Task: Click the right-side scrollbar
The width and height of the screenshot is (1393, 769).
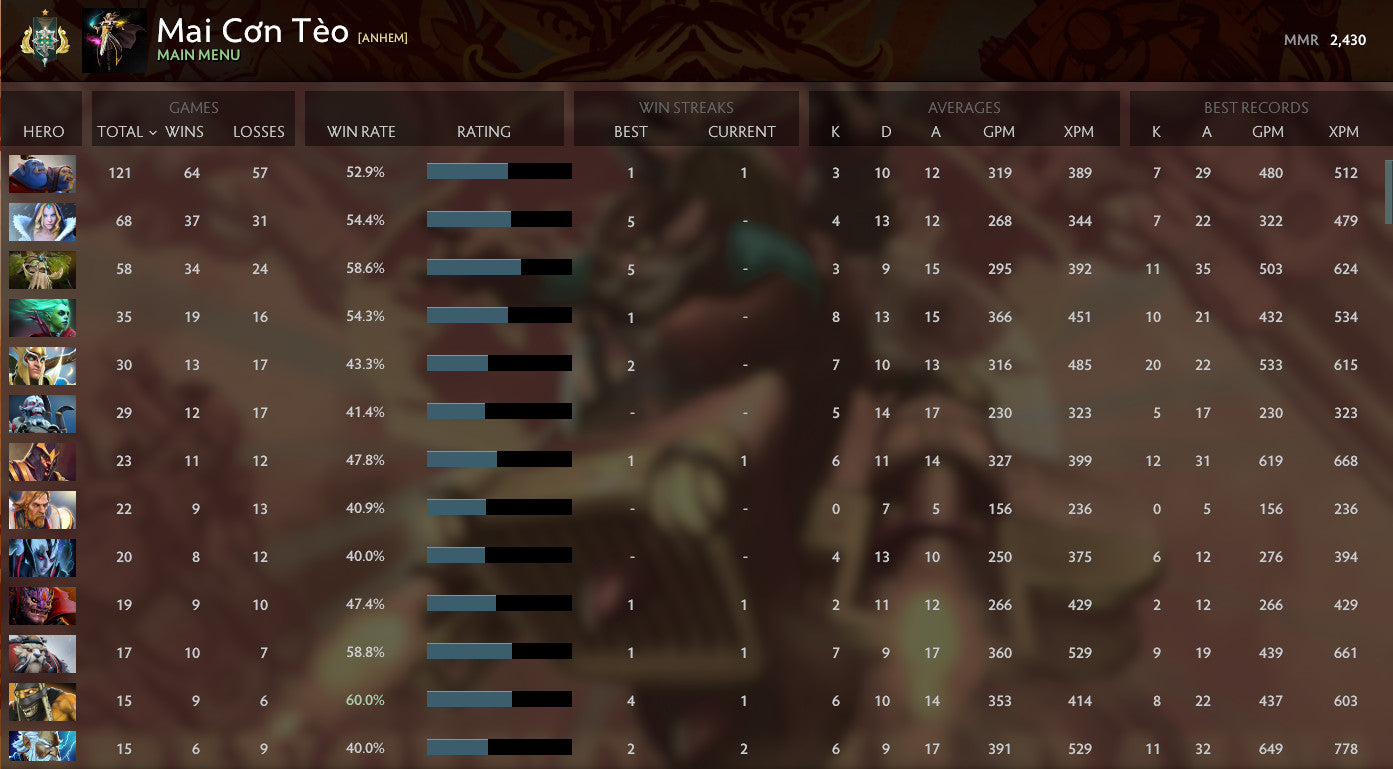Action: pyautogui.click(x=1387, y=190)
